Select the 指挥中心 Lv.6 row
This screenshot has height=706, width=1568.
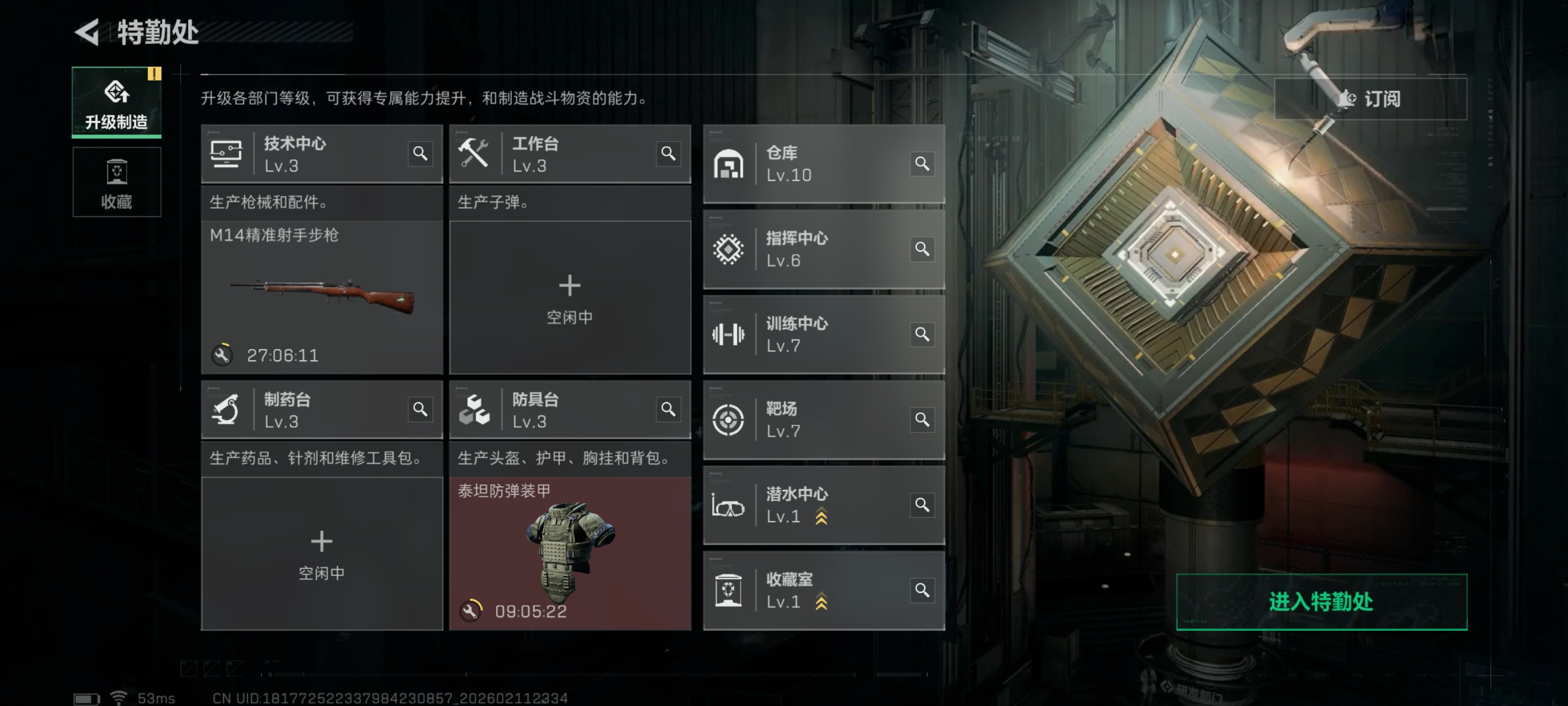click(x=810, y=249)
